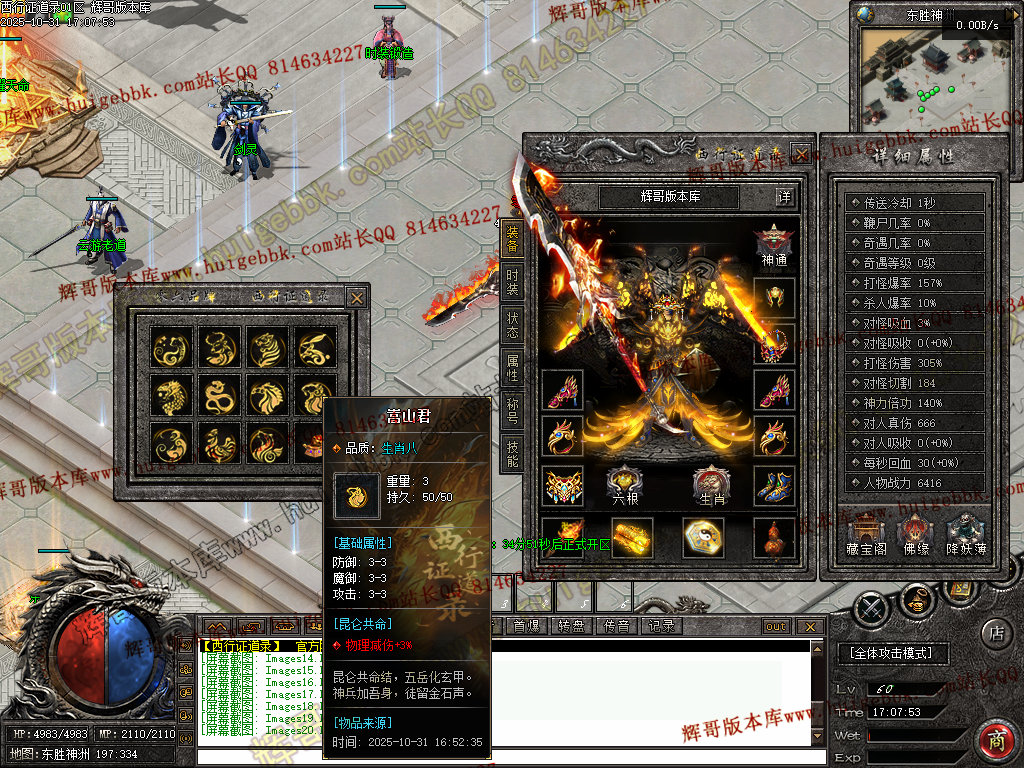Show the 称号 titles tab
Screen dimensions: 1024x768
(x=512, y=411)
